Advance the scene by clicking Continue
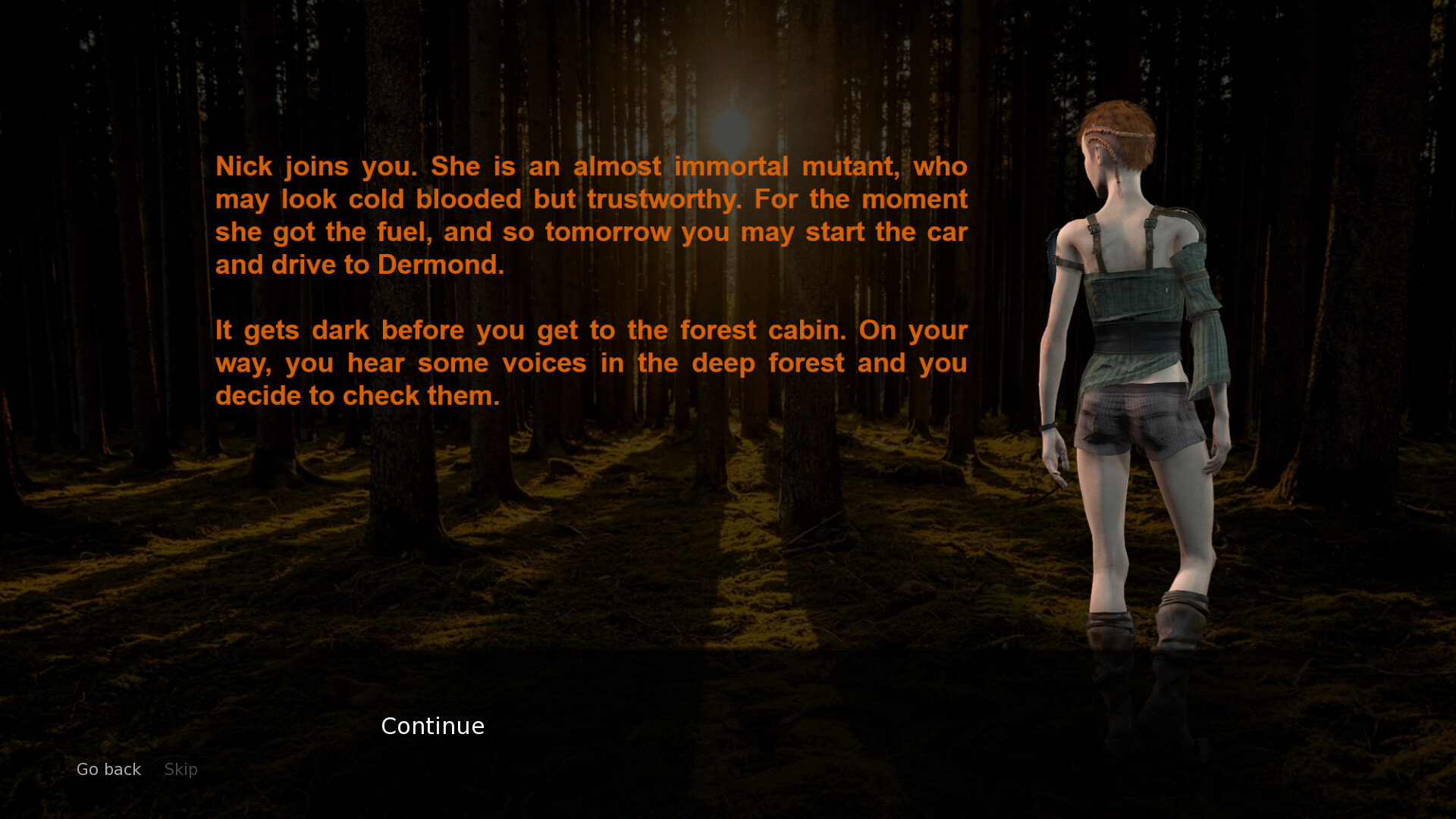The height and width of the screenshot is (819, 1456). (x=432, y=726)
